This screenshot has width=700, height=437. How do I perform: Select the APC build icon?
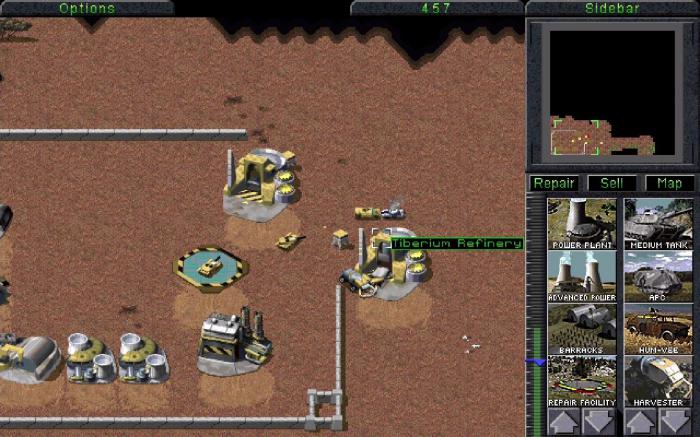(x=658, y=275)
